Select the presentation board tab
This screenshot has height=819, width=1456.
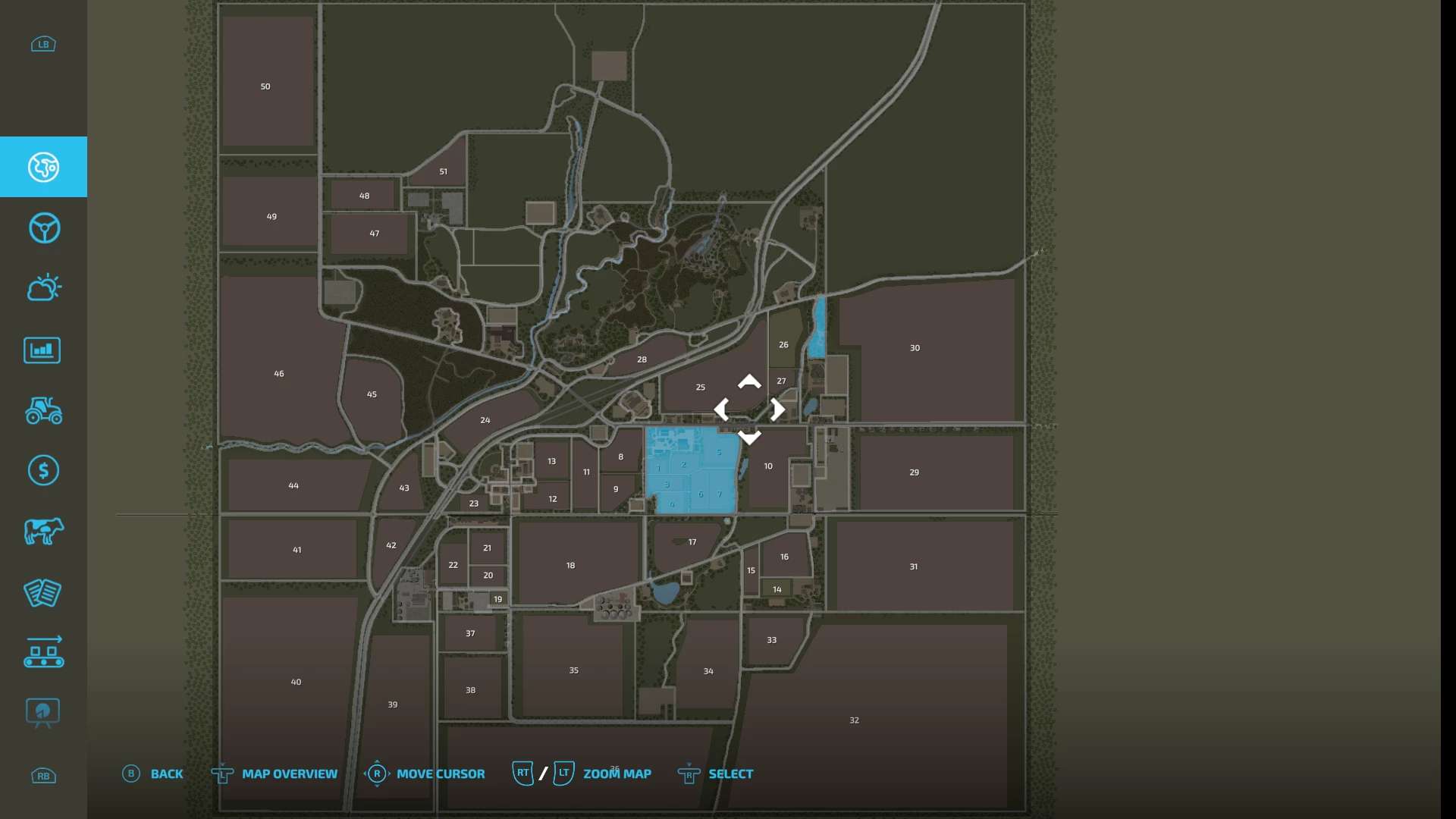click(42, 713)
